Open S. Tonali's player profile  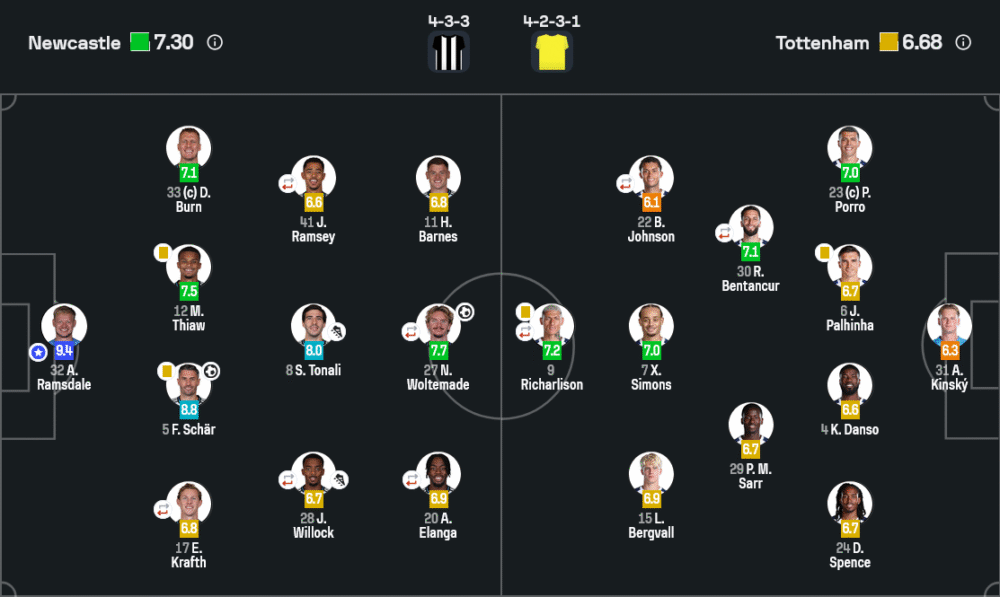[313, 325]
